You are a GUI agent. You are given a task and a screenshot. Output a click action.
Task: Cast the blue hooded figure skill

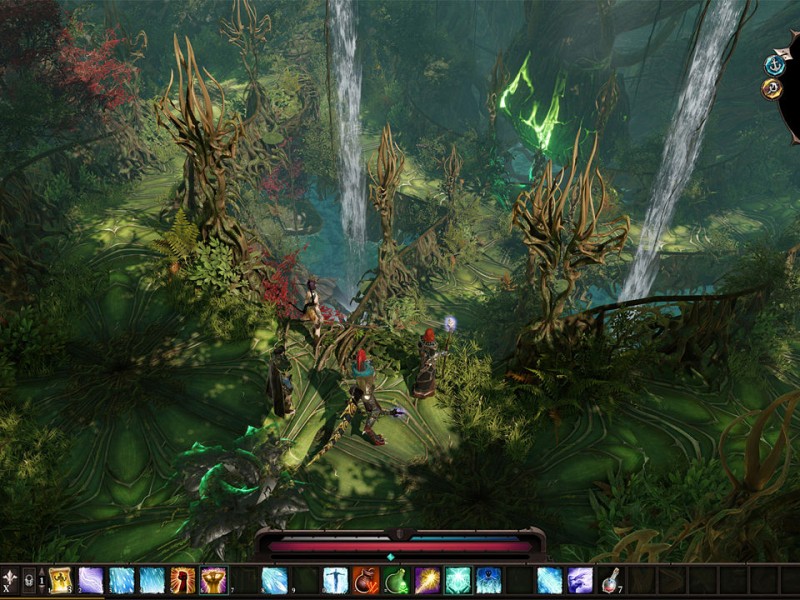(x=489, y=580)
